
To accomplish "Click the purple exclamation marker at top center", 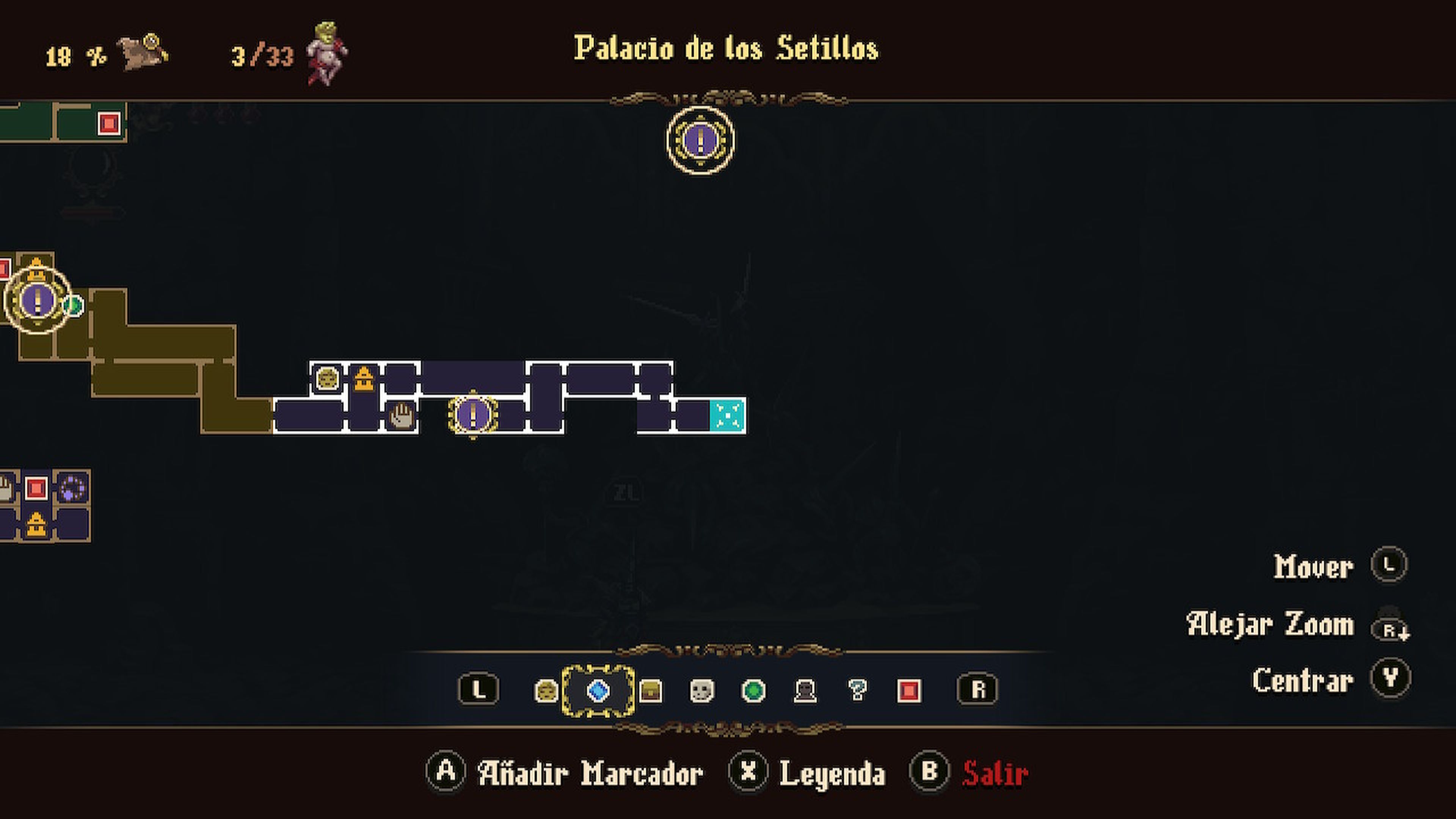I will point(700,140).
